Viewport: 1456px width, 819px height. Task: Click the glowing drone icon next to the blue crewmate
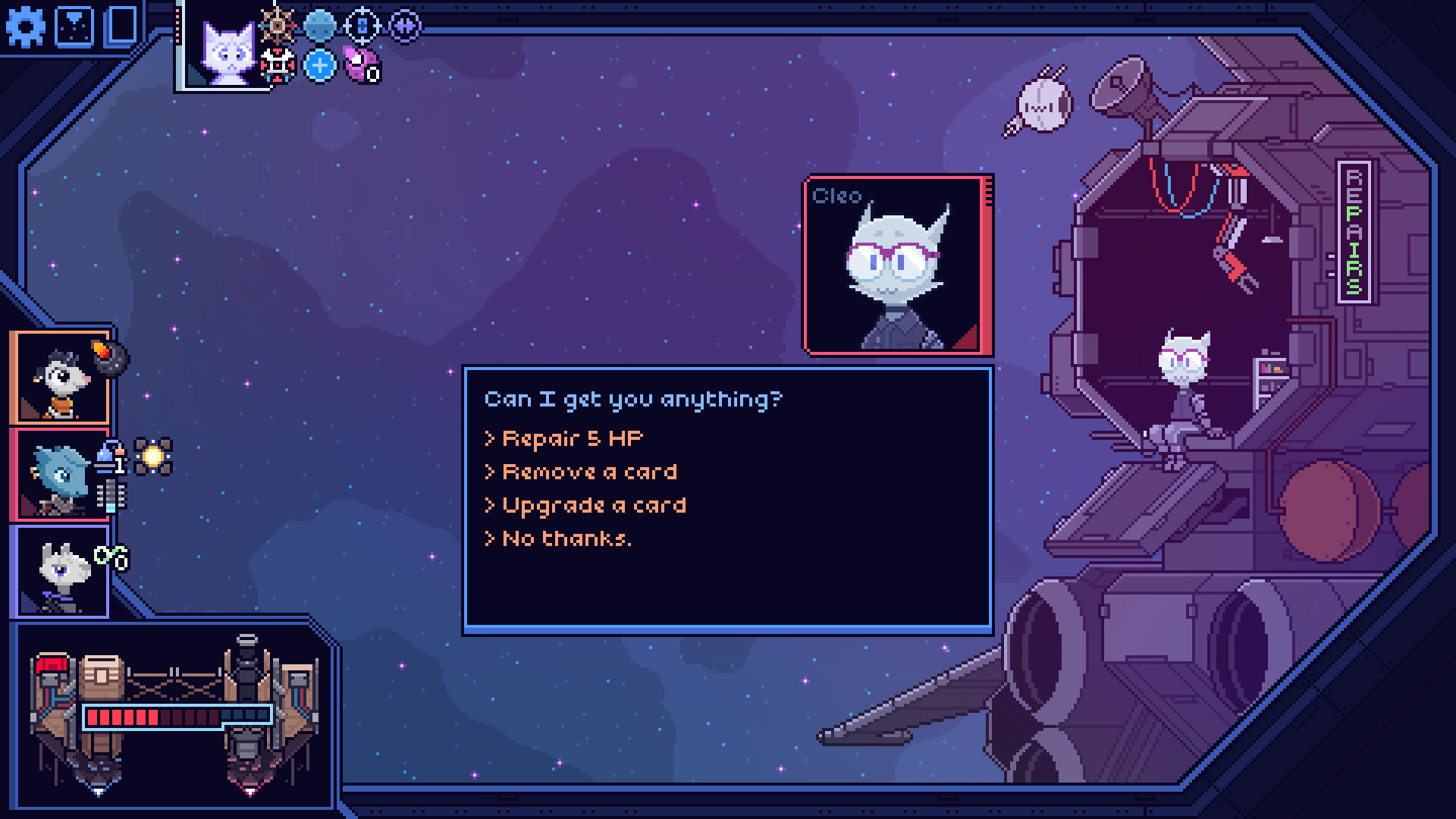click(x=153, y=455)
